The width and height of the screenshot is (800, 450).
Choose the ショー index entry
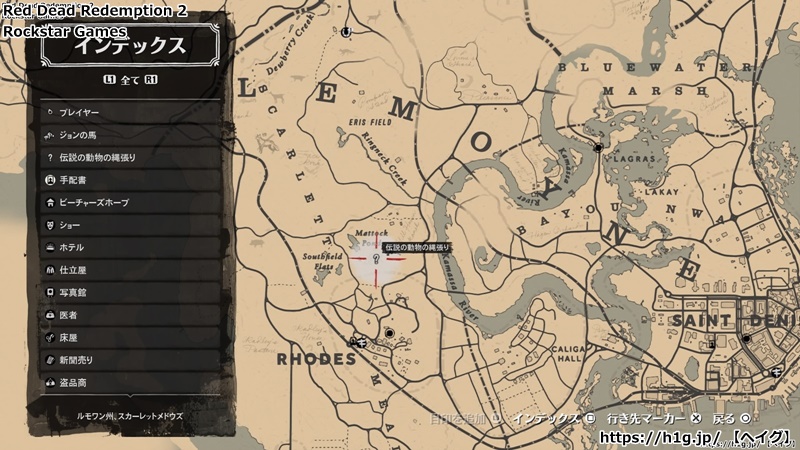point(130,225)
